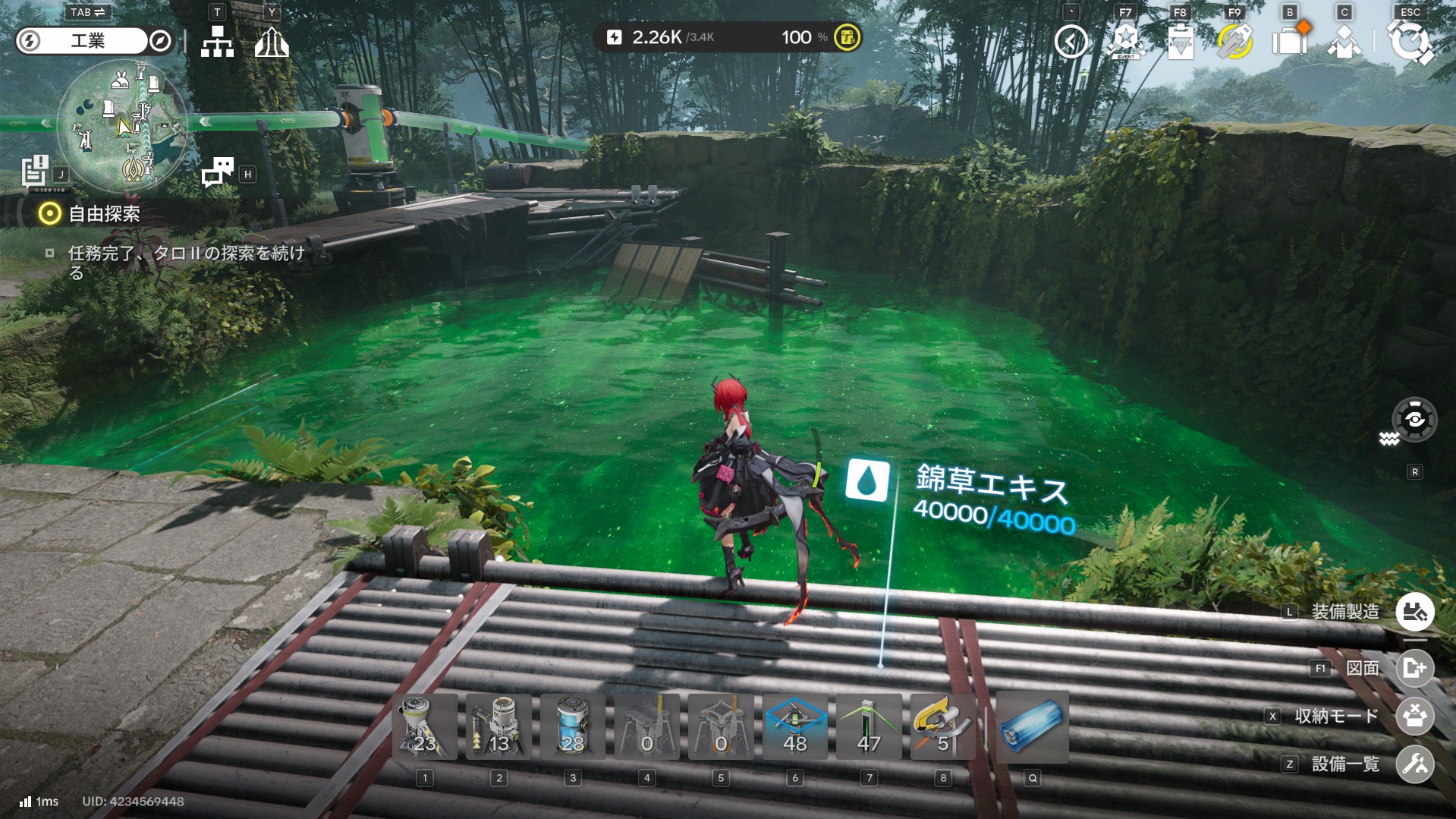
Task: Open the yellow-ringed ticket icon
Action: (x=1234, y=41)
